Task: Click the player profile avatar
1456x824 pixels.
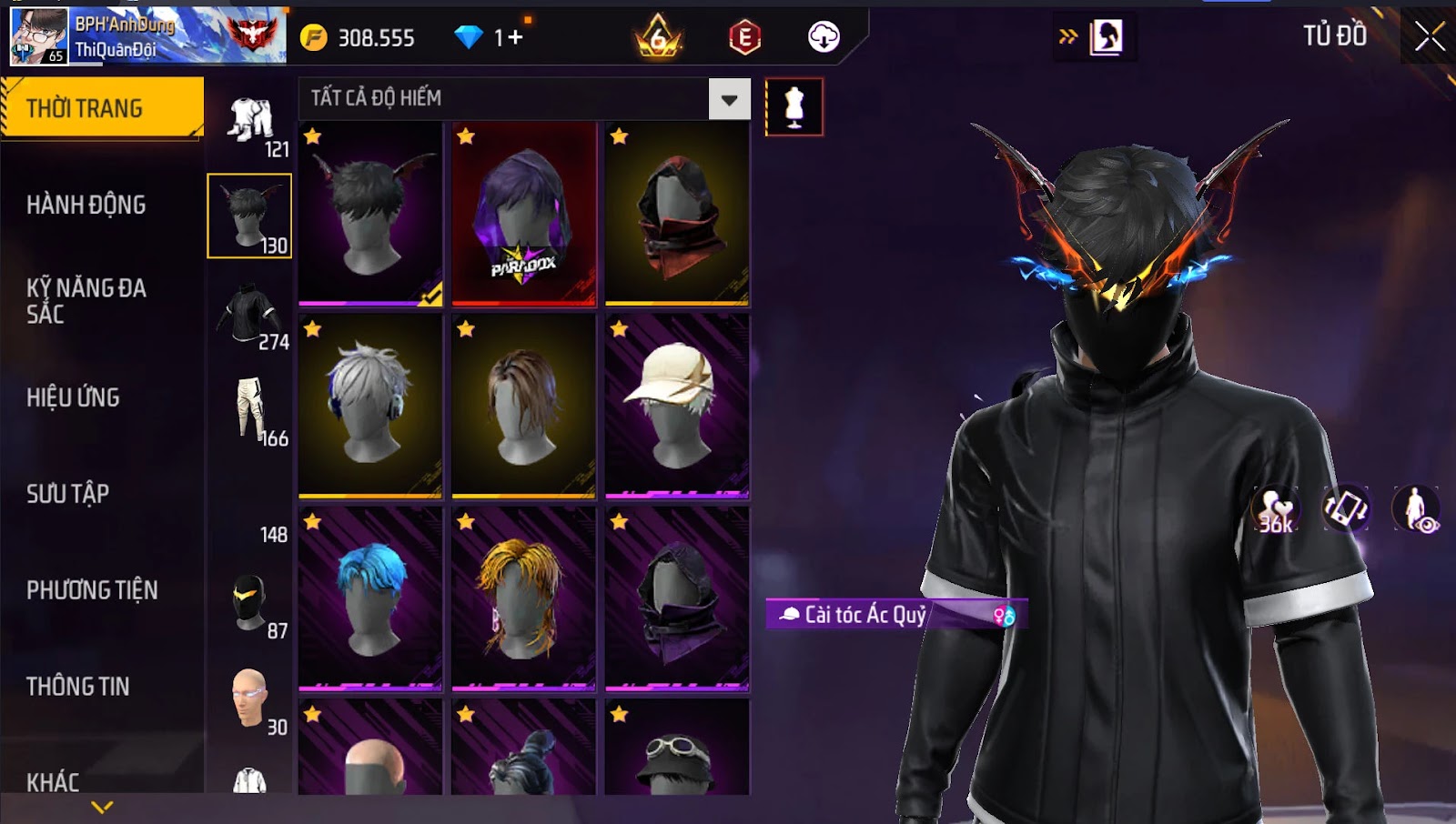Action: (39, 36)
